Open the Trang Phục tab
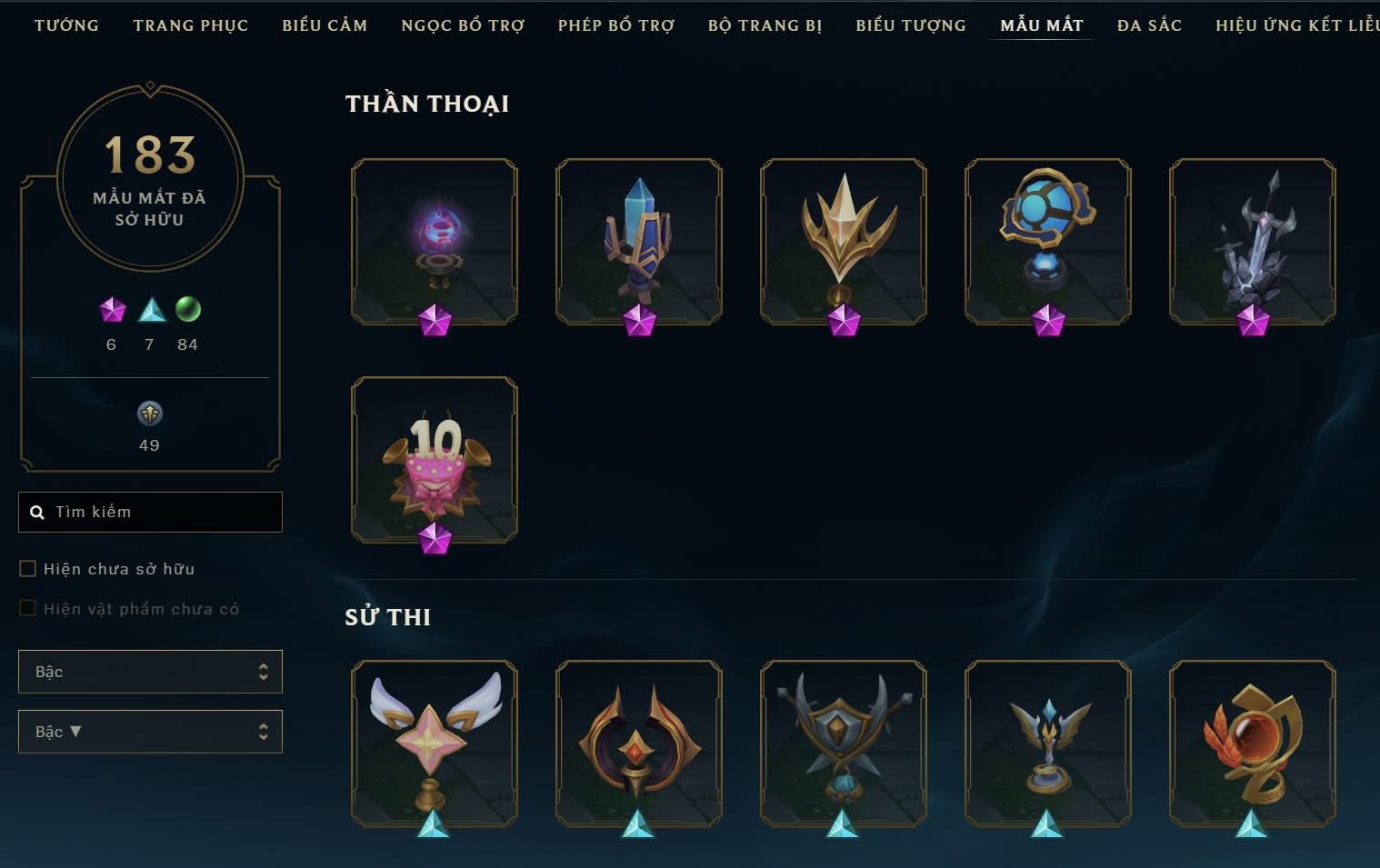The image size is (1380, 868). coord(190,25)
